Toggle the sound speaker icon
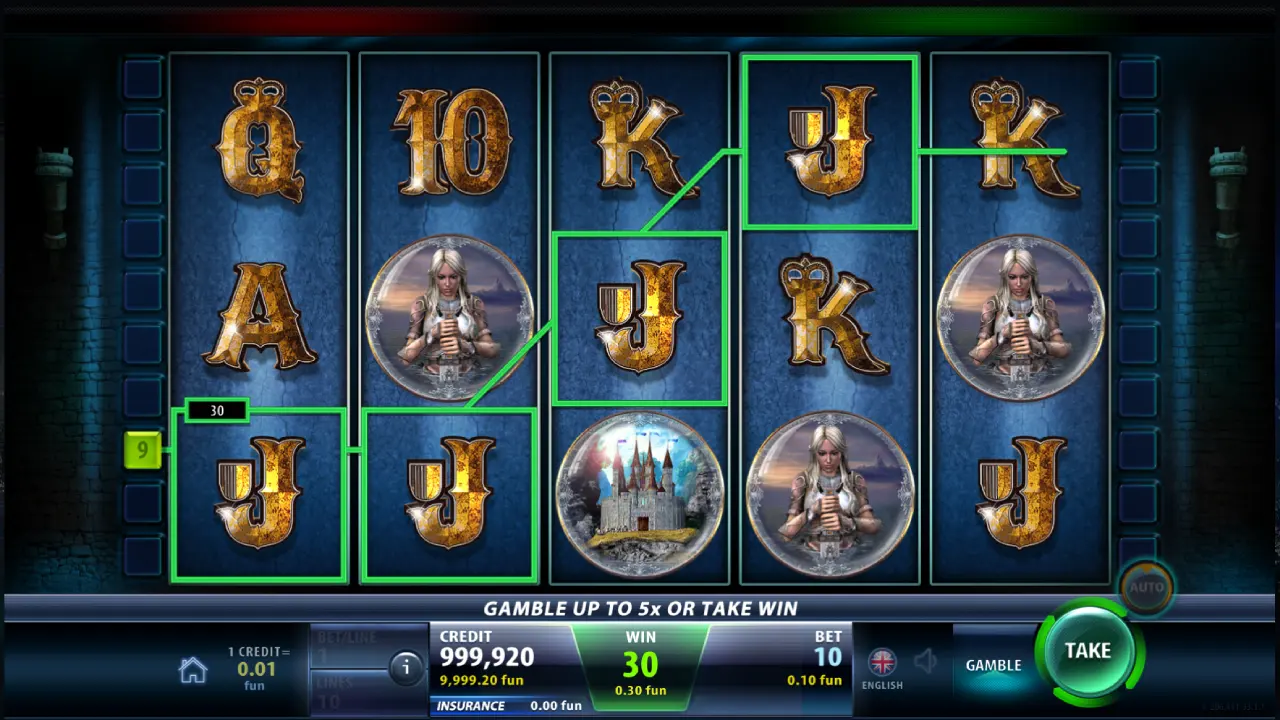1280x720 pixels. click(927, 661)
